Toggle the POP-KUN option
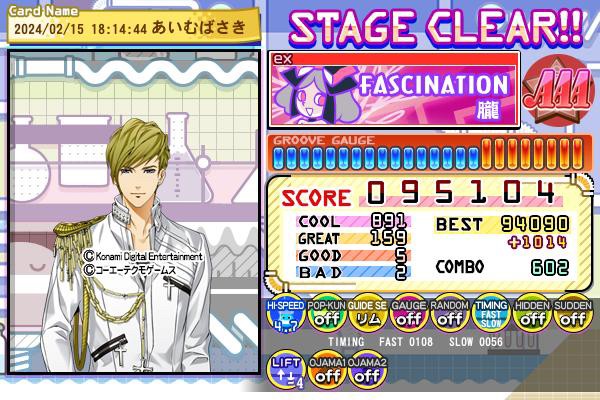600x400 pixels. [x=325, y=316]
